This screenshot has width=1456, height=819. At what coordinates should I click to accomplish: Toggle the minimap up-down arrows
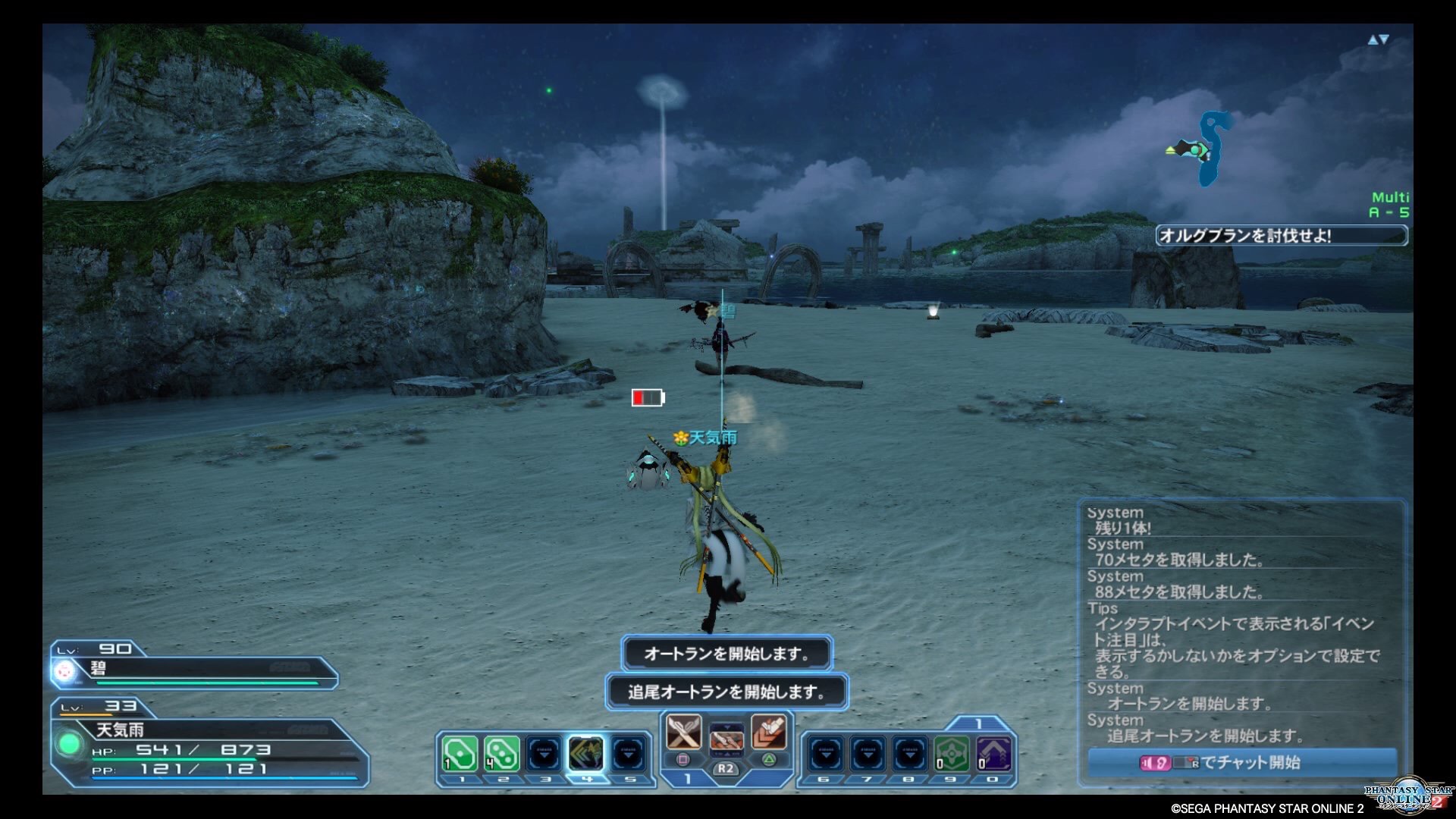pyautogui.click(x=1378, y=39)
